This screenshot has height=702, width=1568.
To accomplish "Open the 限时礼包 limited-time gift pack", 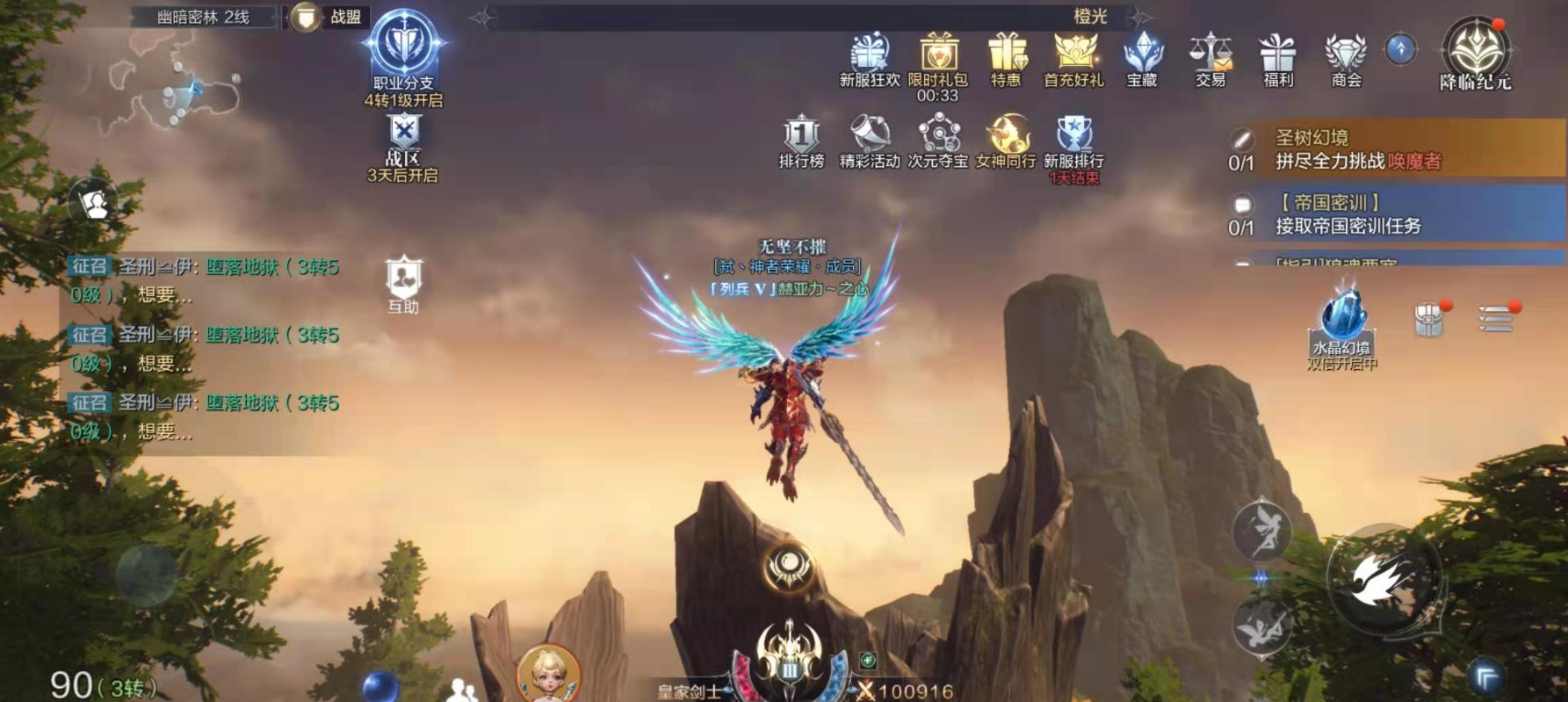I will pyautogui.click(x=937, y=55).
